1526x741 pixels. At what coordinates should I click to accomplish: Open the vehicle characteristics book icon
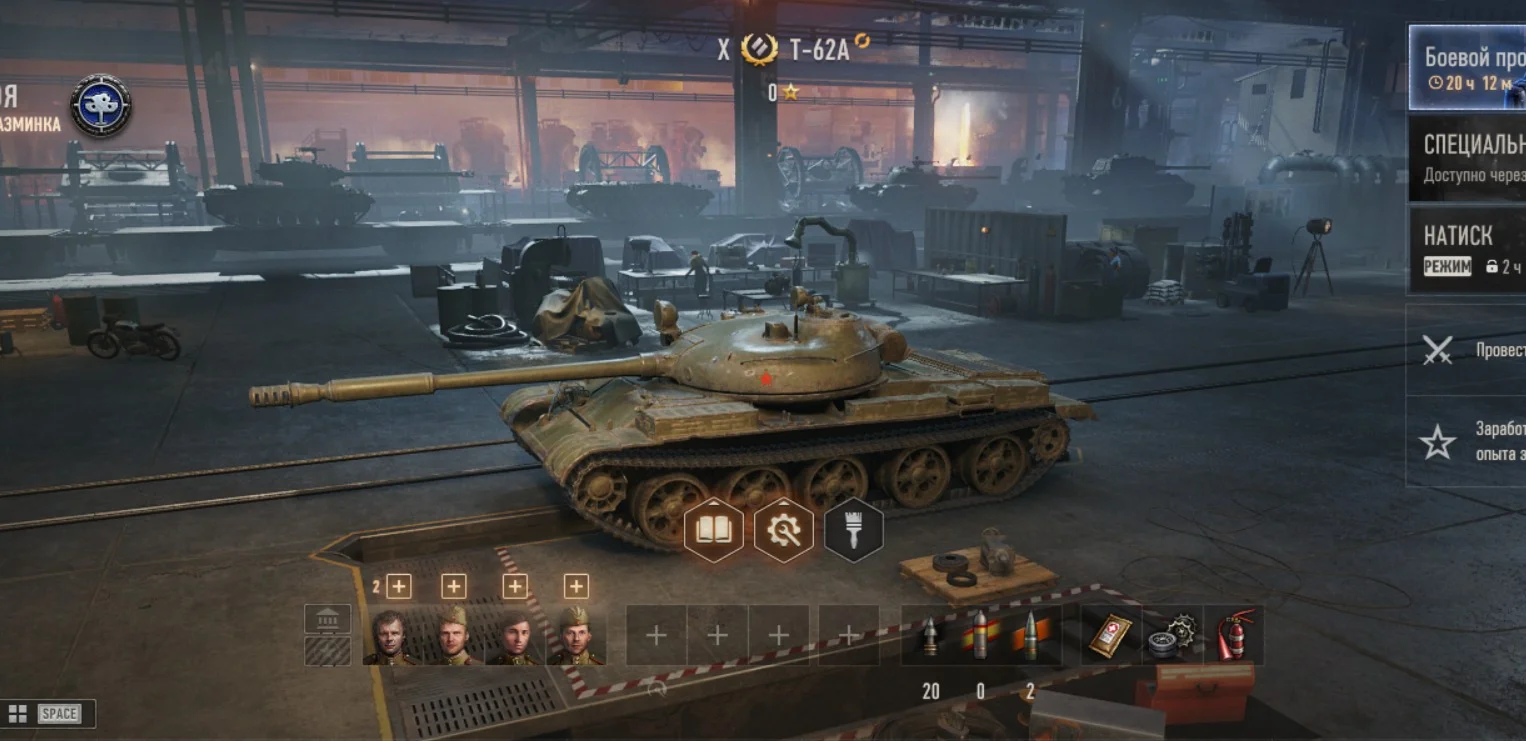[714, 530]
